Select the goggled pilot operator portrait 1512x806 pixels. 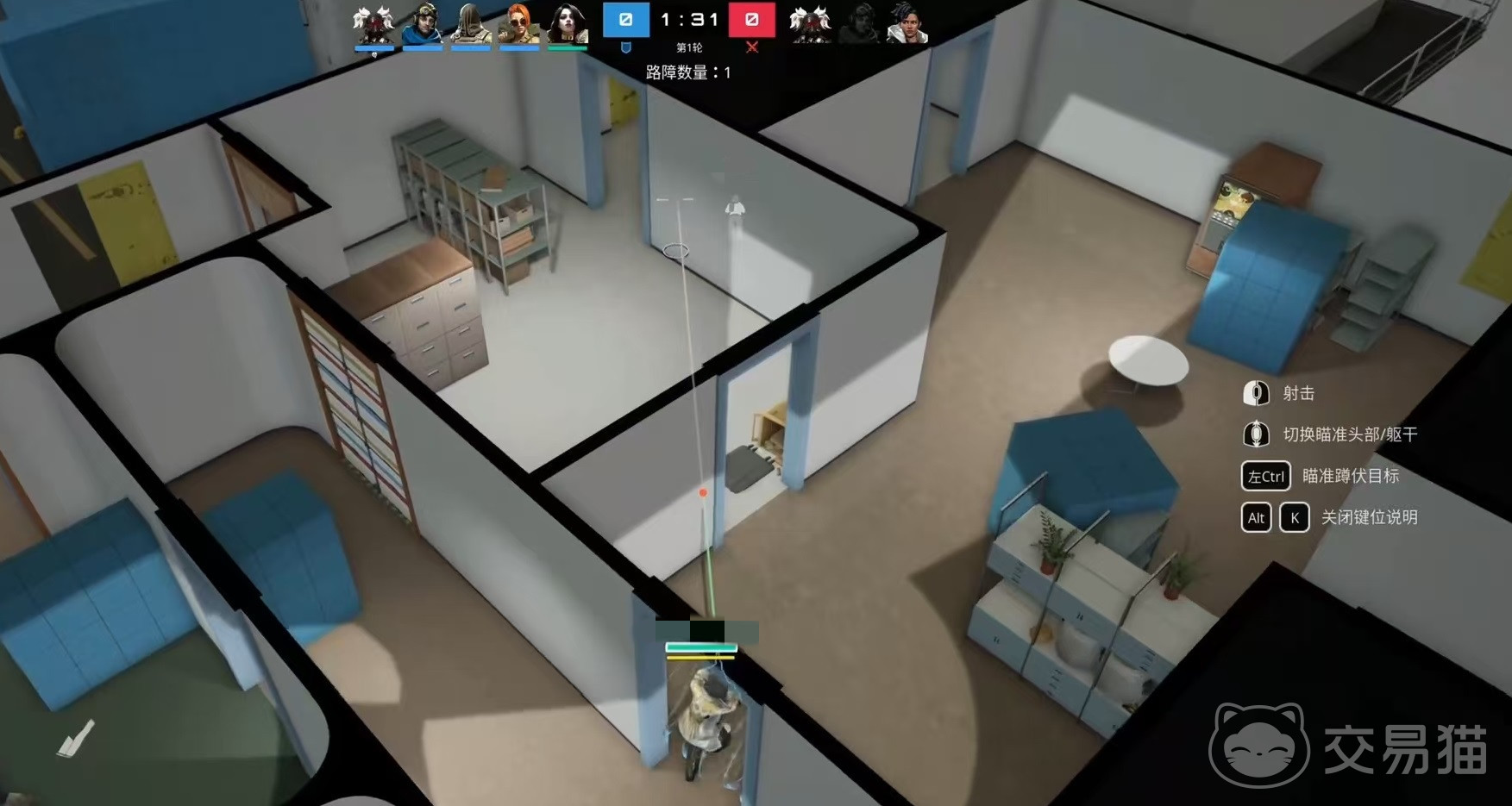pos(423,23)
